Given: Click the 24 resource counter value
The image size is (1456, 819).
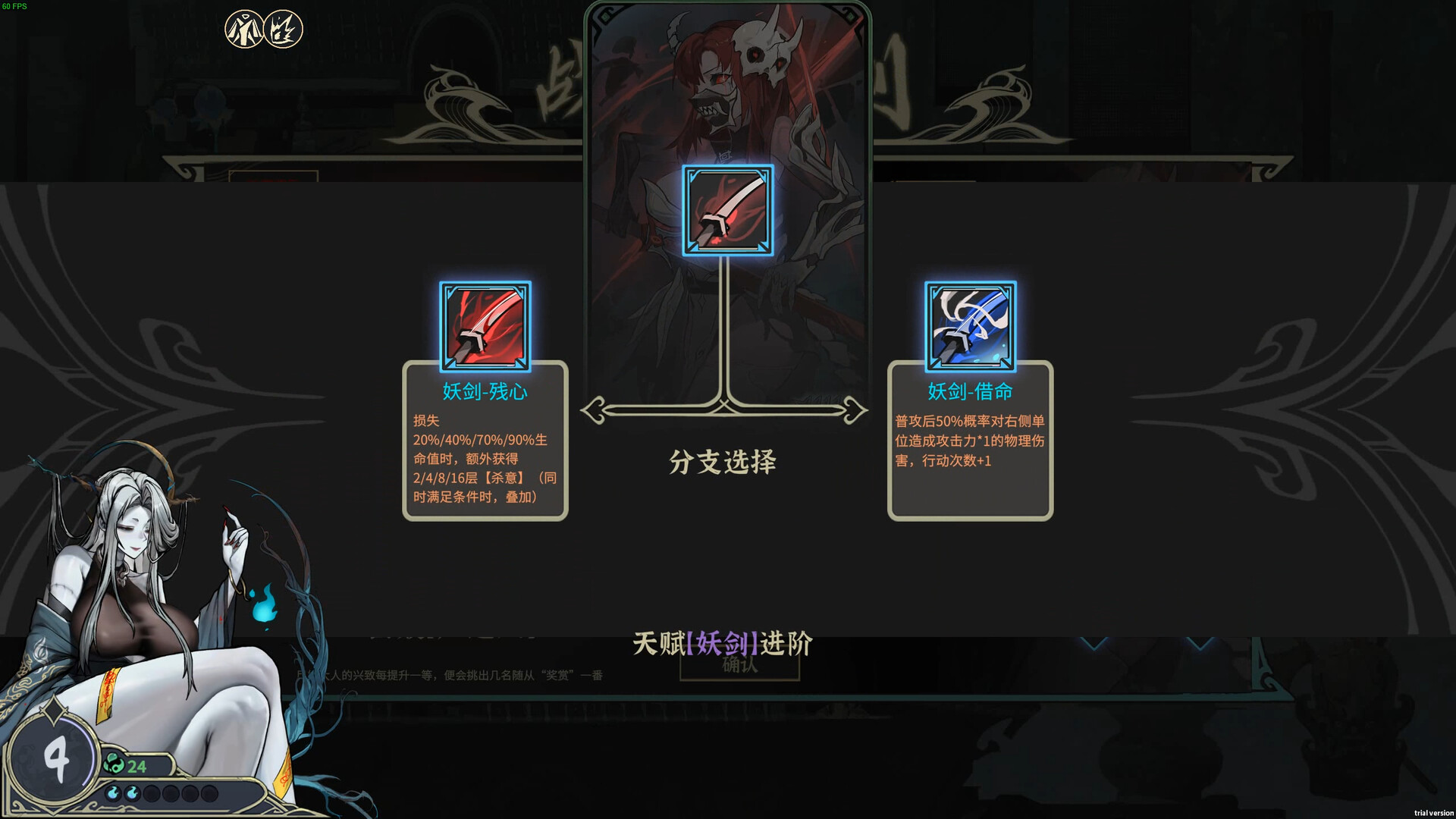Looking at the screenshot, I should 136,764.
